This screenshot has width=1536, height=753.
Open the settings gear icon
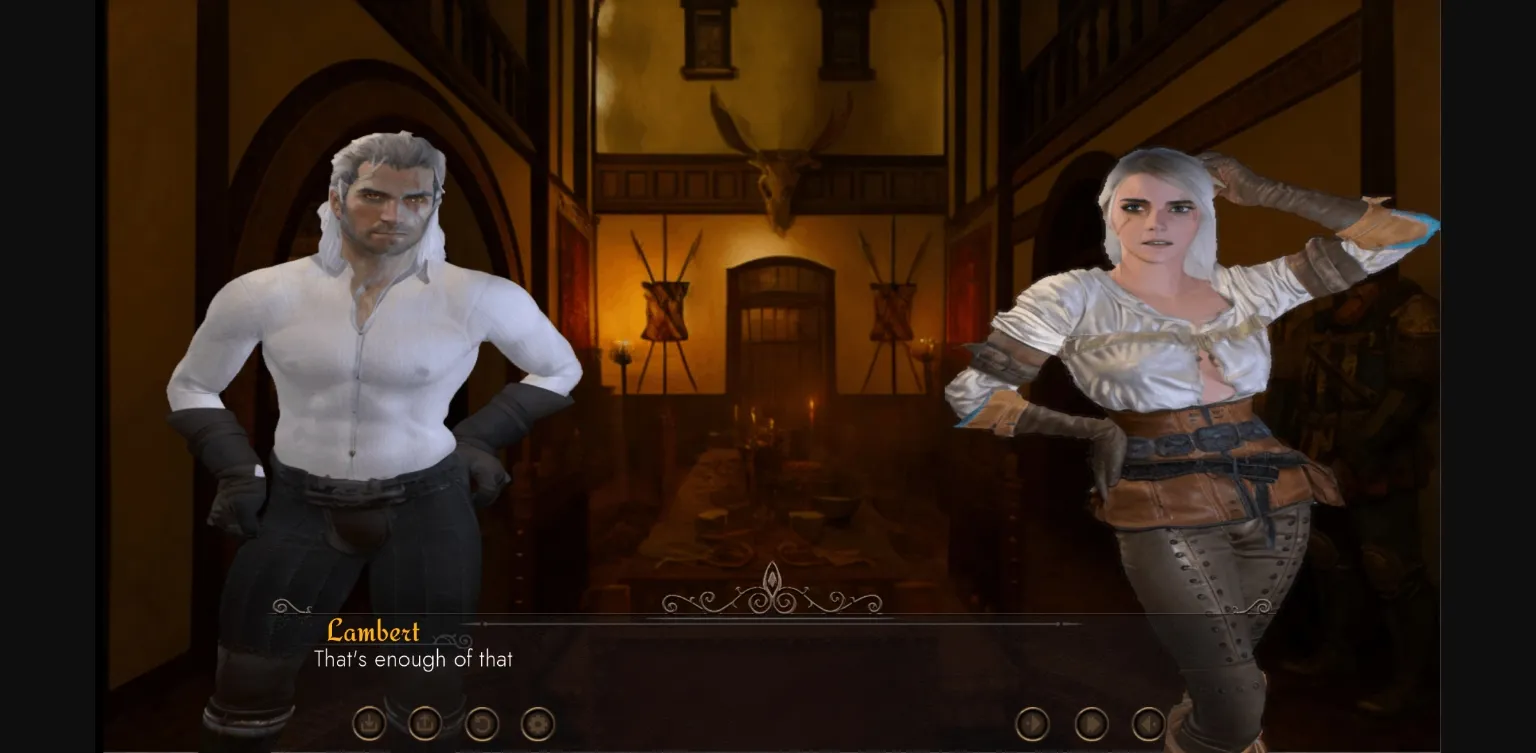(x=536, y=723)
